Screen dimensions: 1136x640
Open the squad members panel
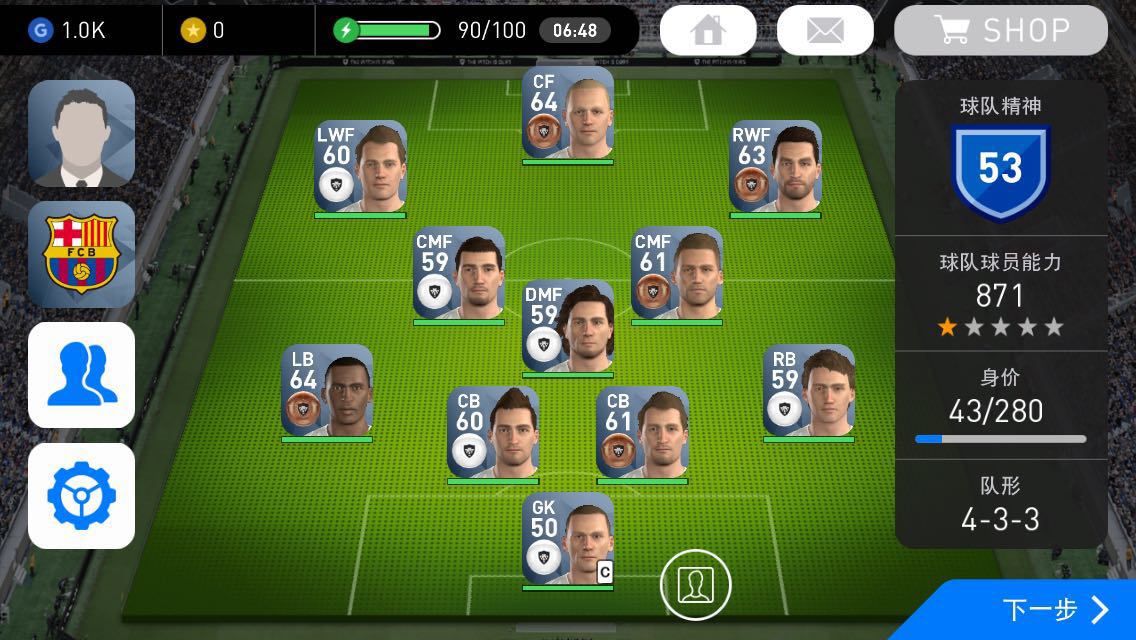[81, 375]
